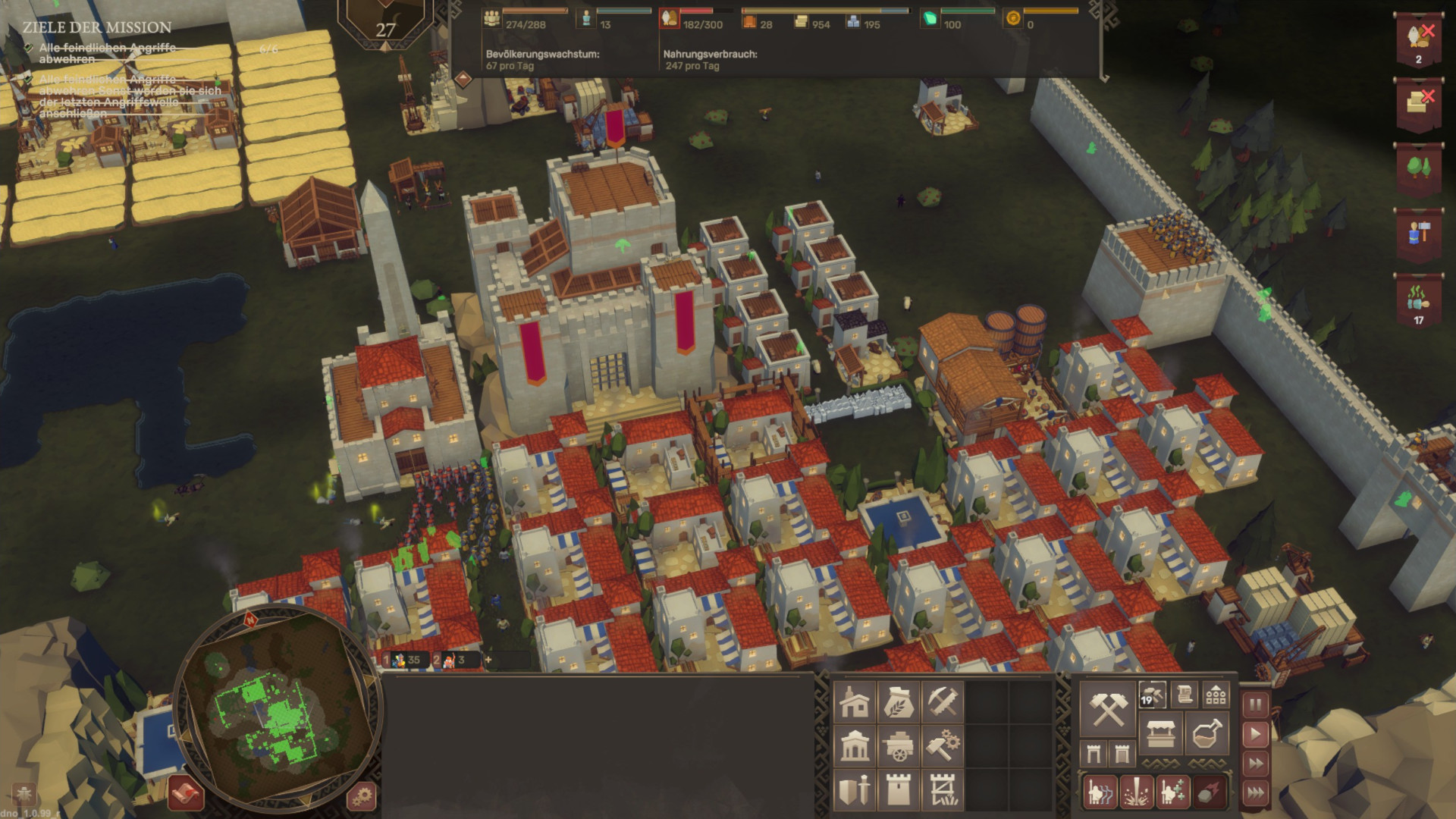Screen dimensions: 1456x819
Task: Click the large crossed hammers build button
Action: pos(1106,709)
